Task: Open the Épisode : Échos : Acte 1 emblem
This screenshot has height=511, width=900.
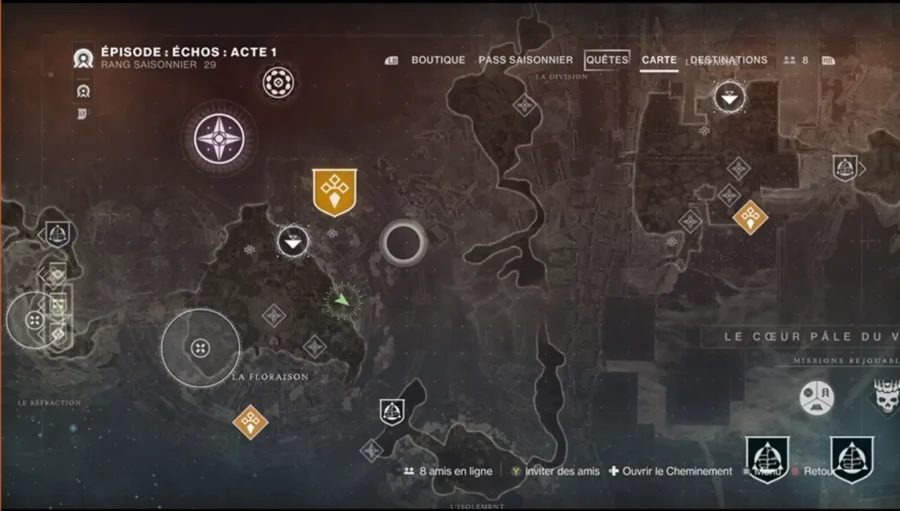Action: point(84,58)
